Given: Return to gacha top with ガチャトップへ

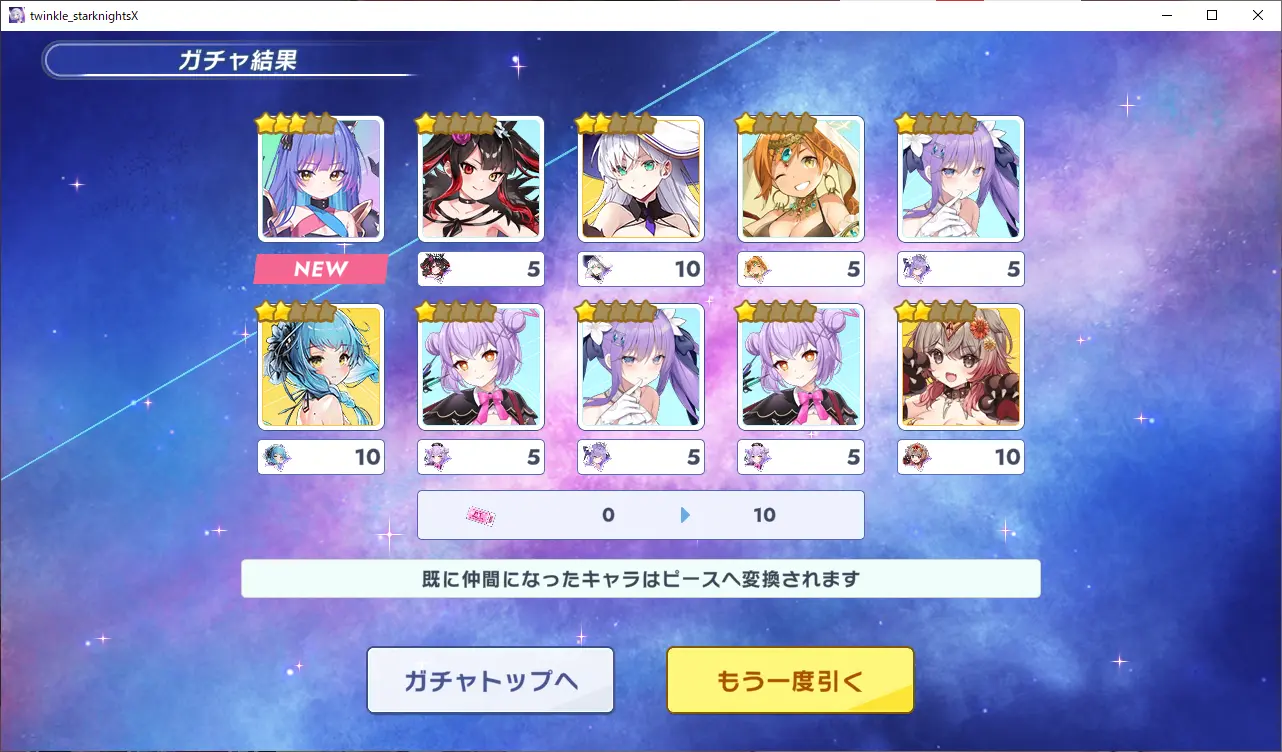Looking at the screenshot, I should pyautogui.click(x=490, y=680).
